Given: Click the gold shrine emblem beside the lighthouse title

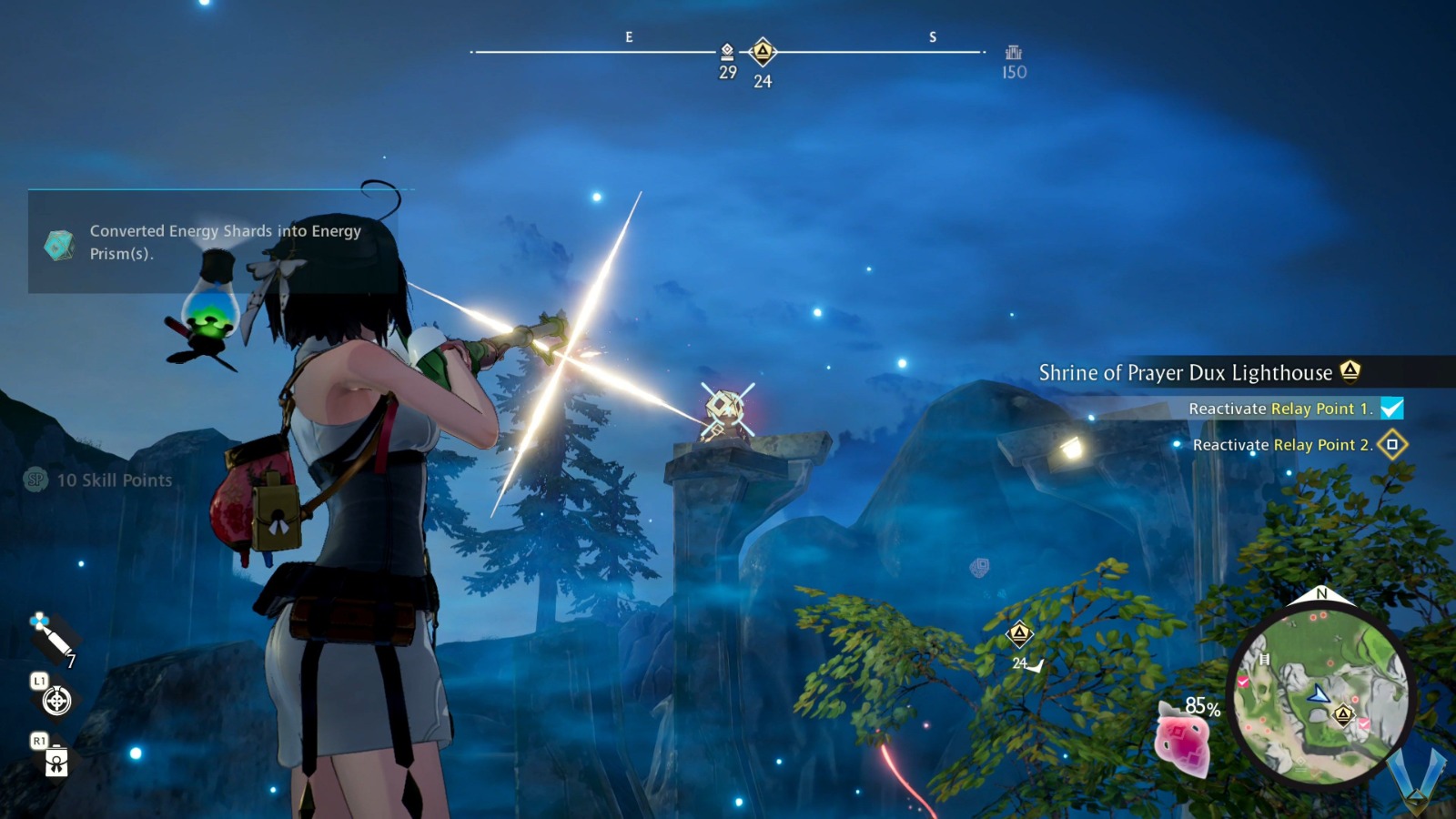Looking at the screenshot, I should tap(1352, 371).
